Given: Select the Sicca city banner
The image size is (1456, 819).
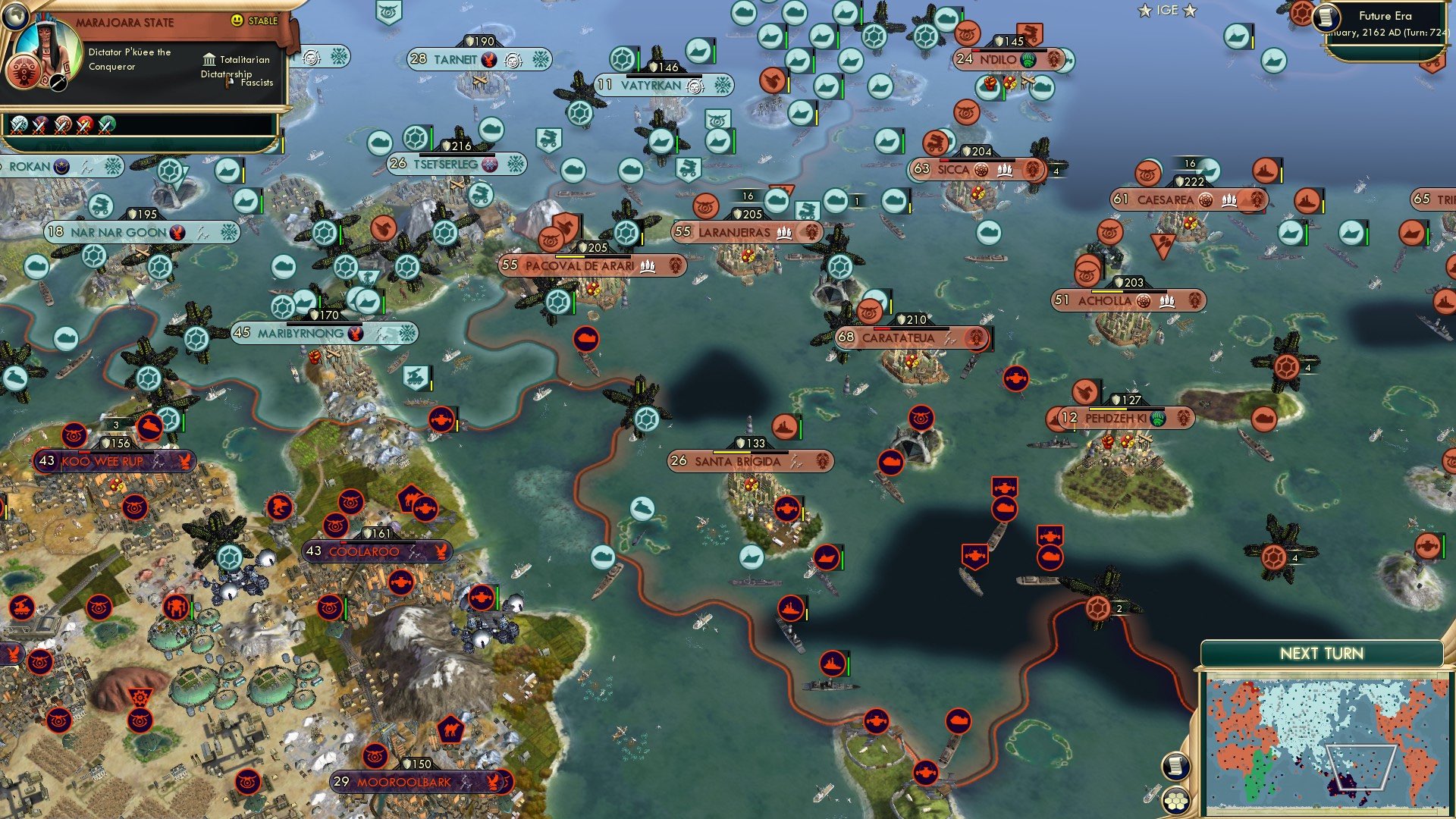Looking at the screenshot, I should coord(974,170).
